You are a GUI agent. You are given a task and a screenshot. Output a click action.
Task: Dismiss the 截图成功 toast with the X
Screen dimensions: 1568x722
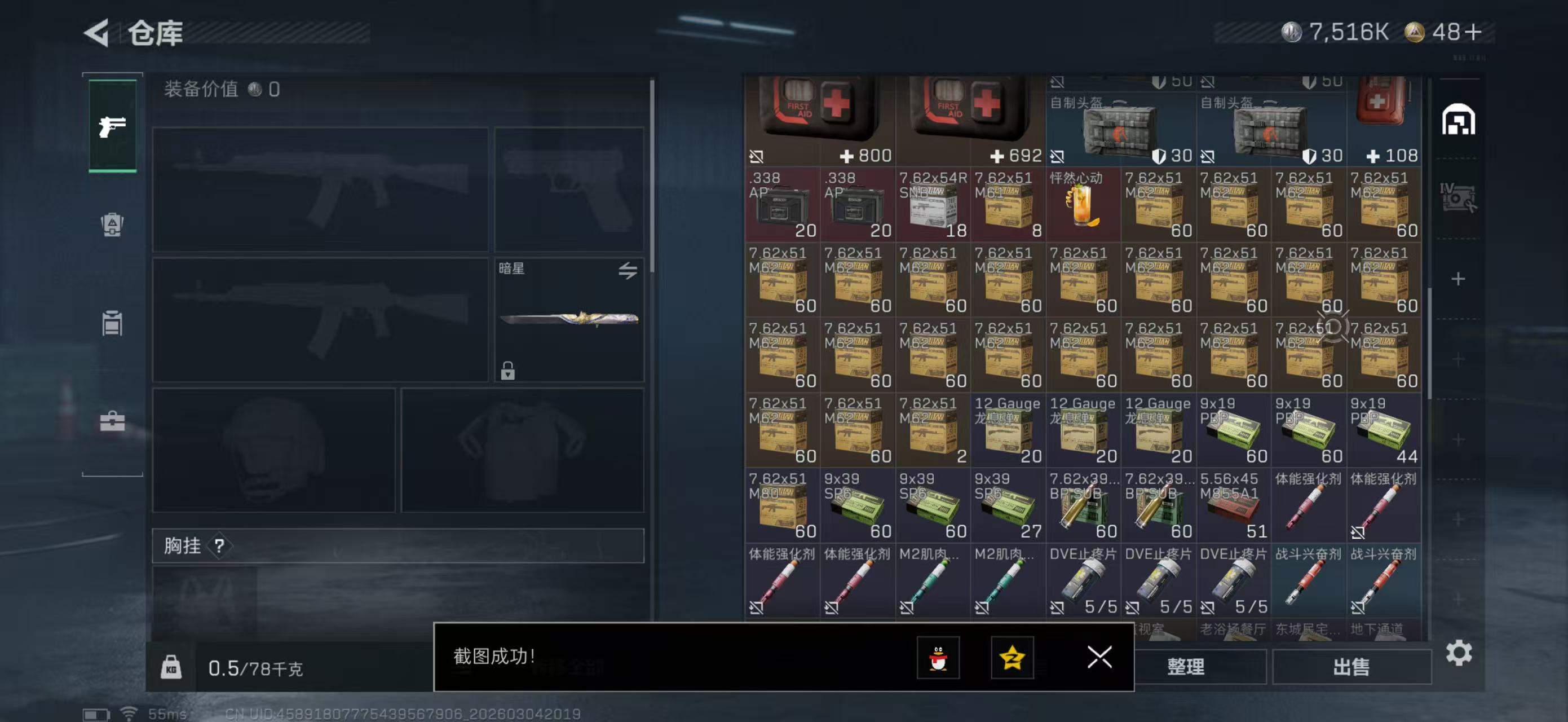tap(1100, 658)
